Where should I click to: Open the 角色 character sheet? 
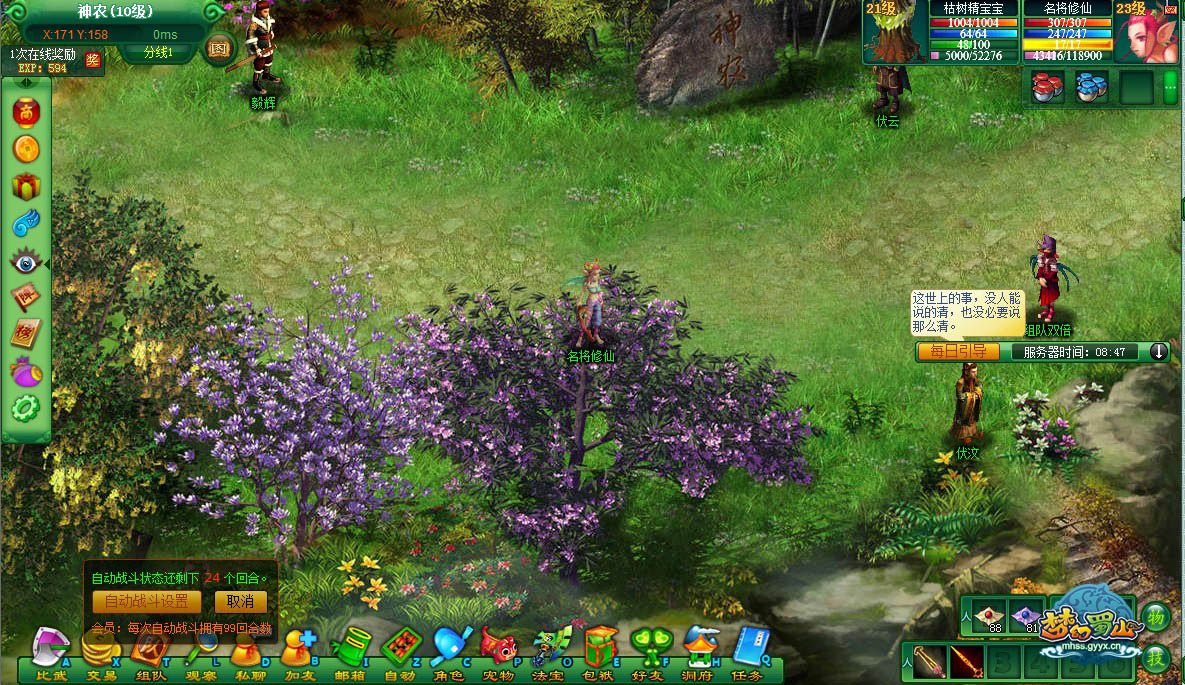[450, 651]
